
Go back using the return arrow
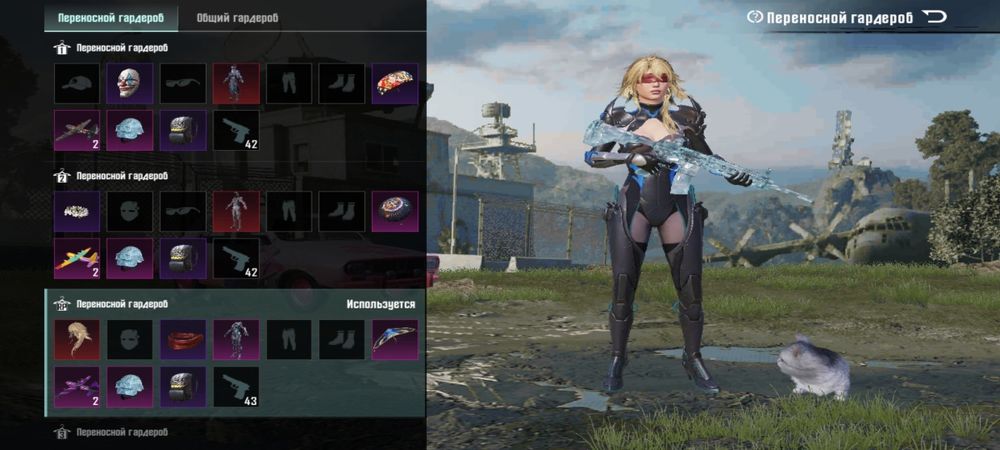pos(934,17)
